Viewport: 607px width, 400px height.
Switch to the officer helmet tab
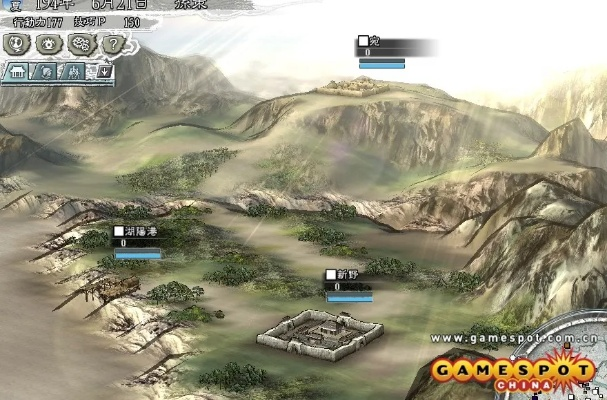47,72
